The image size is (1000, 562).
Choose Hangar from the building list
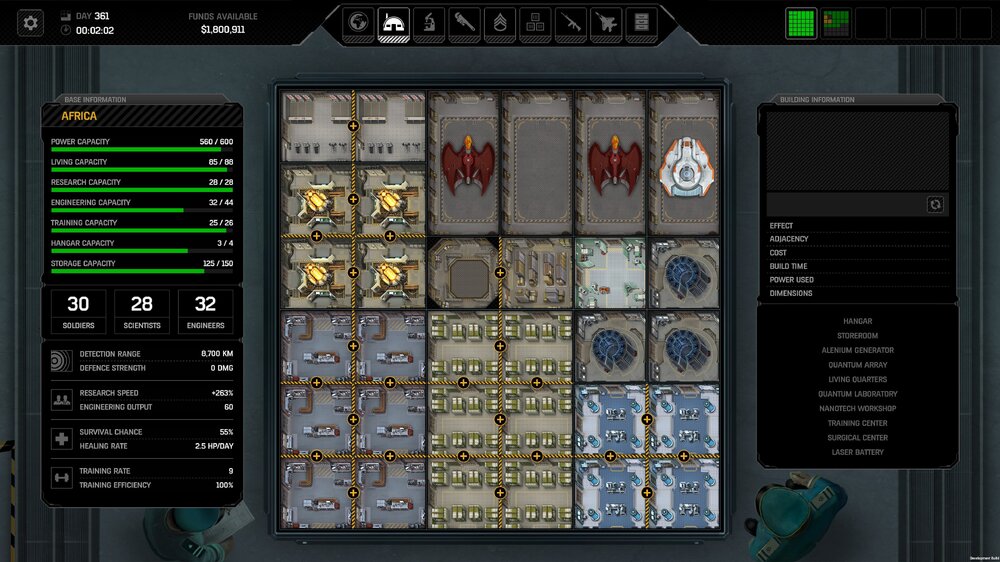coord(857,321)
